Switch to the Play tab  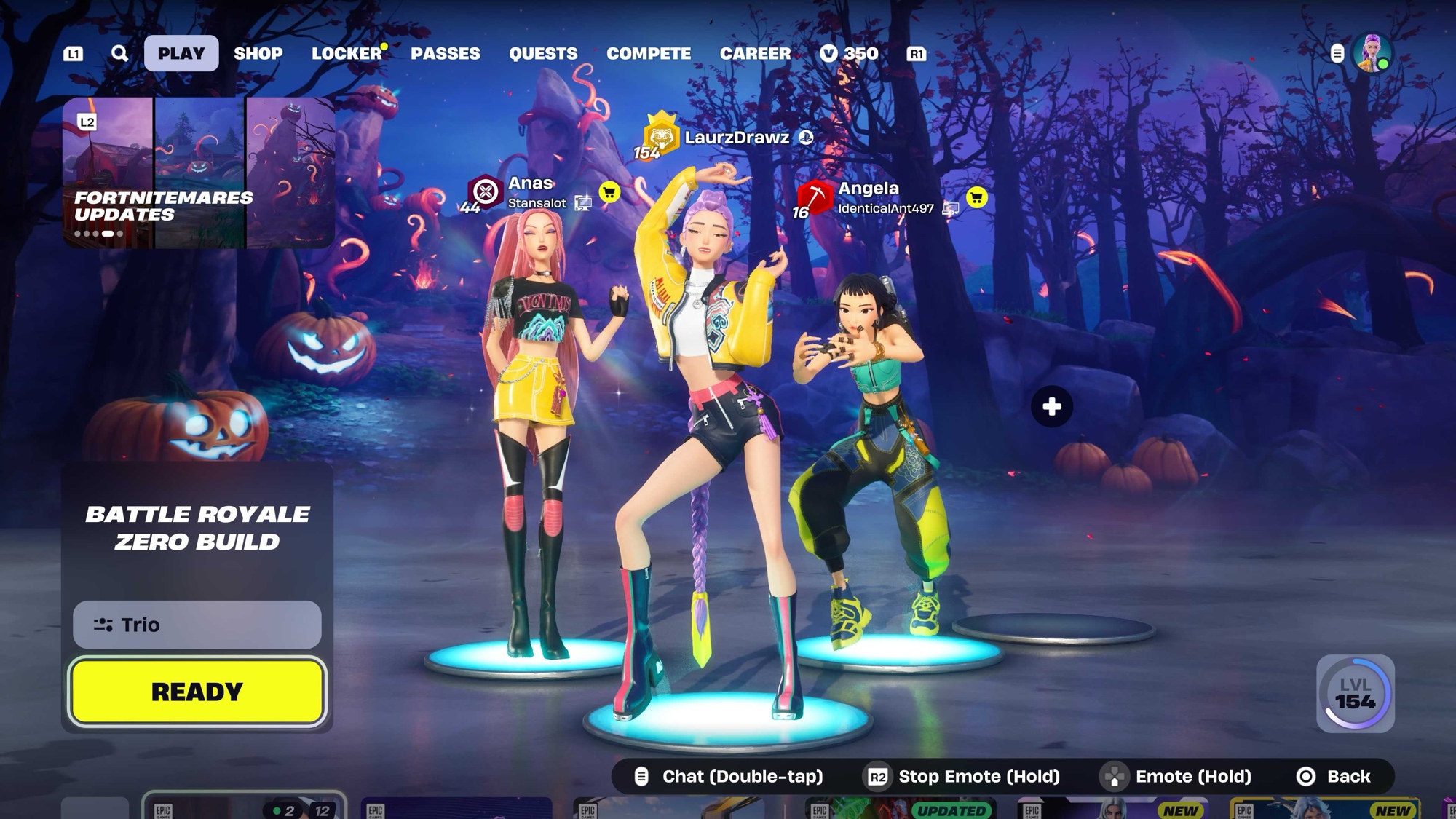(181, 53)
